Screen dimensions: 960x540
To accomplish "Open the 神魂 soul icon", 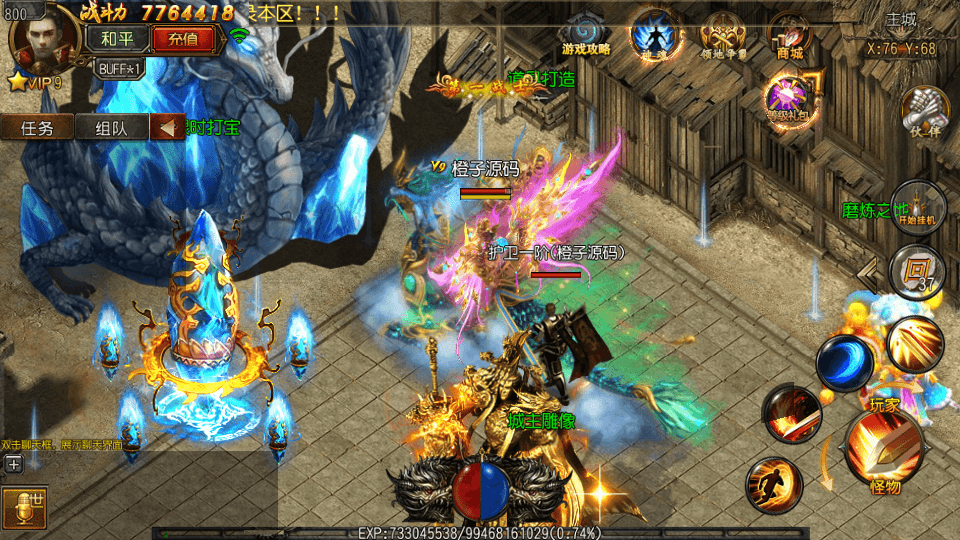I will [x=654, y=35].
